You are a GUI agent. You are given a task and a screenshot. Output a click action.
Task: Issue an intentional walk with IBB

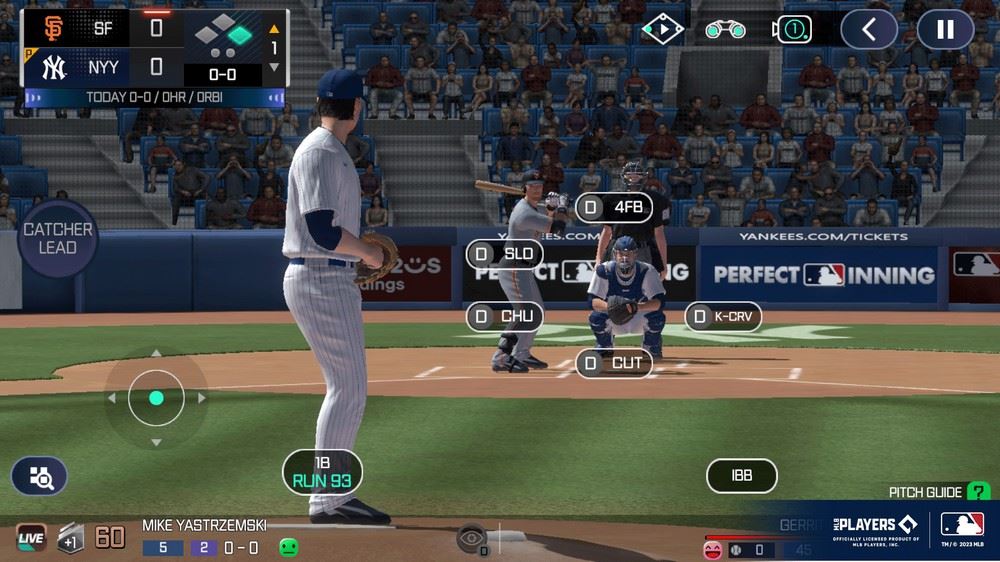pyautogui.click(x=741, y=476)
